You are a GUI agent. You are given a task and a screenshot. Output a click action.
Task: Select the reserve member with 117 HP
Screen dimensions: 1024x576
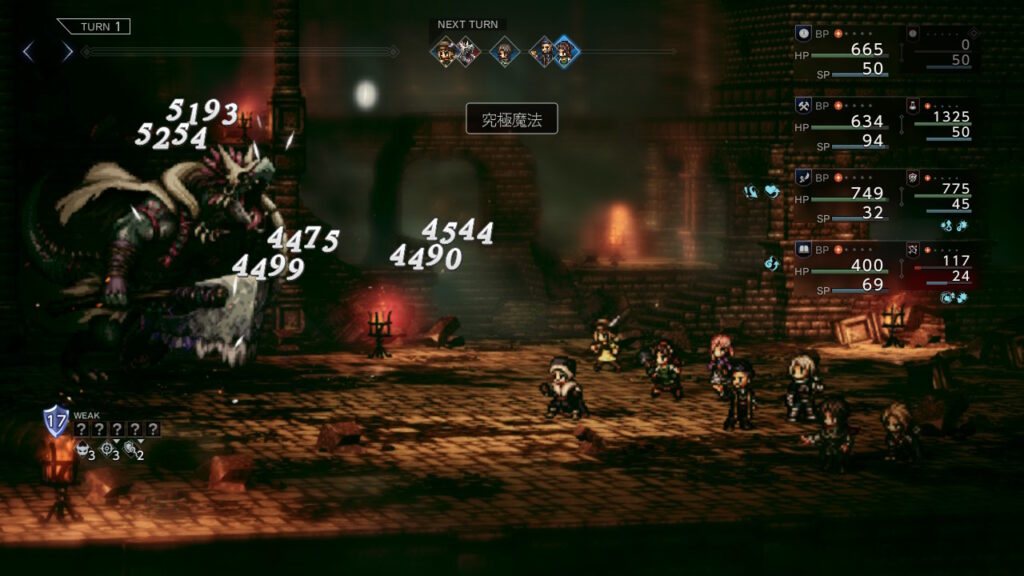[x=940, y=267]
